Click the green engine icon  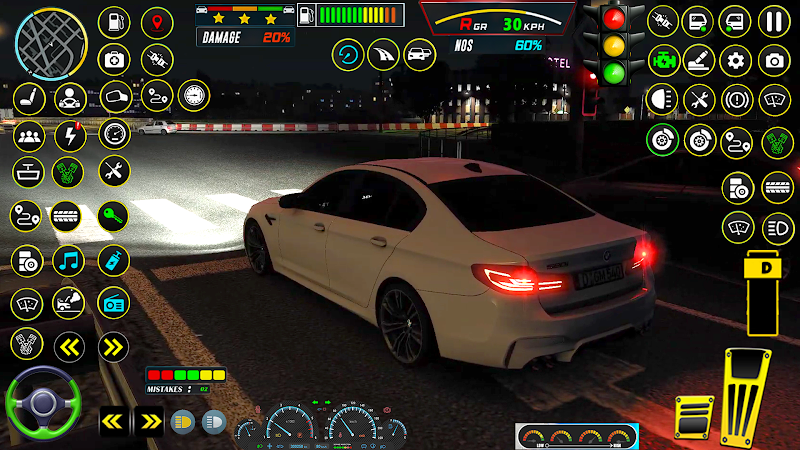click(662, 59)
